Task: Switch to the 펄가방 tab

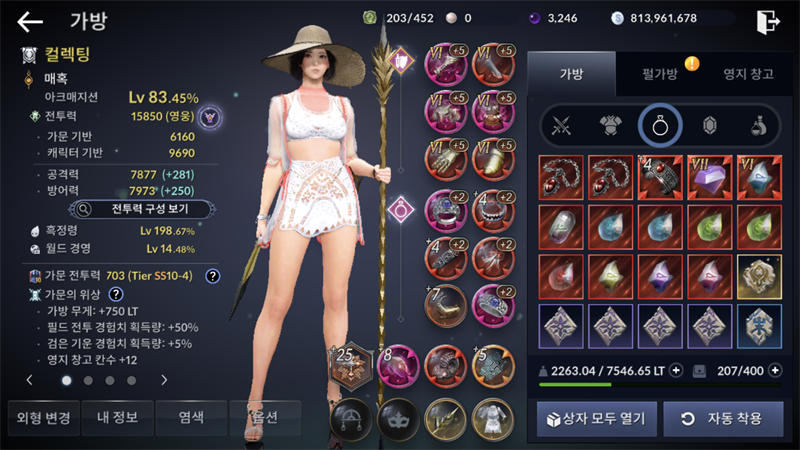Action: click(x=660, y=73)
